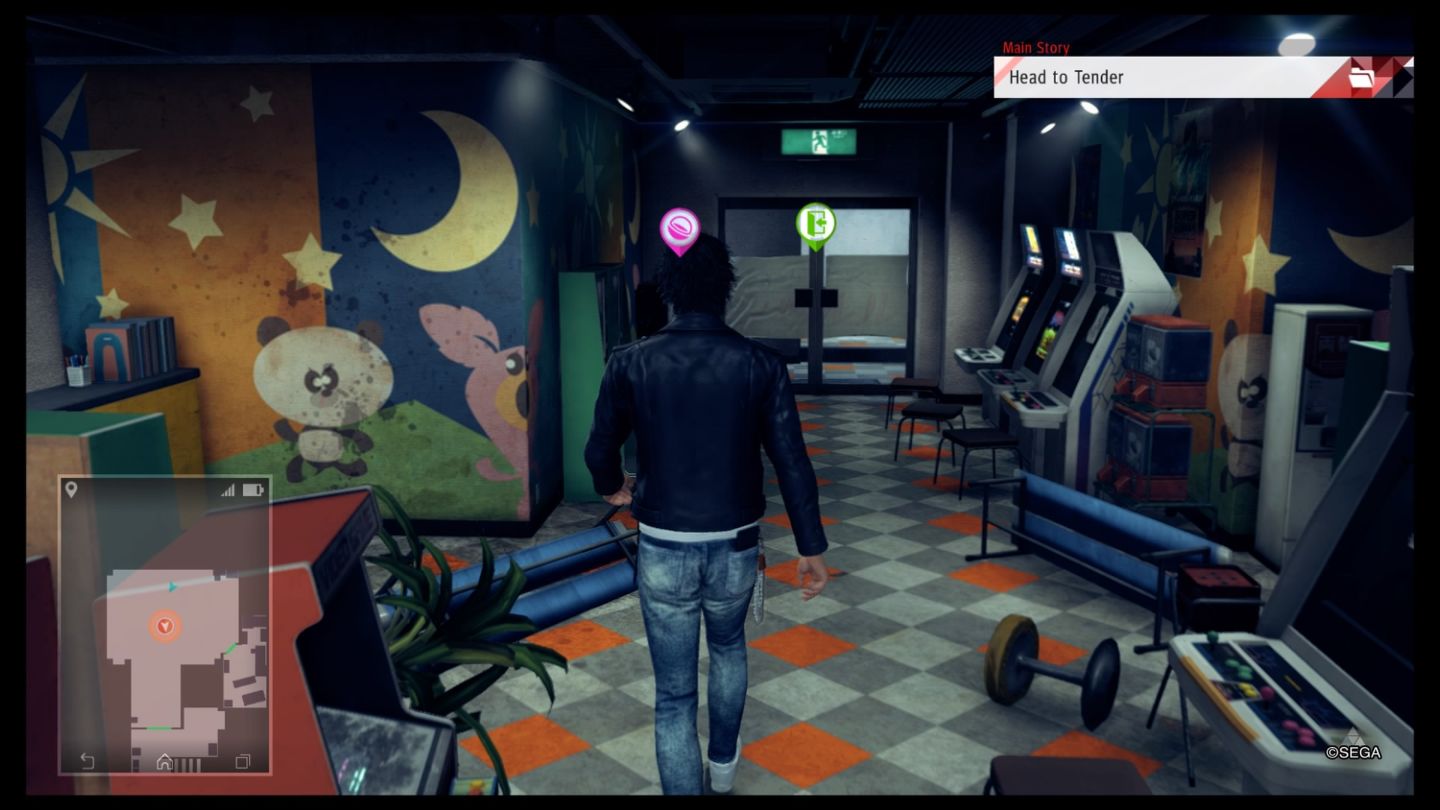The height and width of the screenshot is (810, 1440).
Task: Tap the back arrow on the phone minimap
Action: click(87, 761)
